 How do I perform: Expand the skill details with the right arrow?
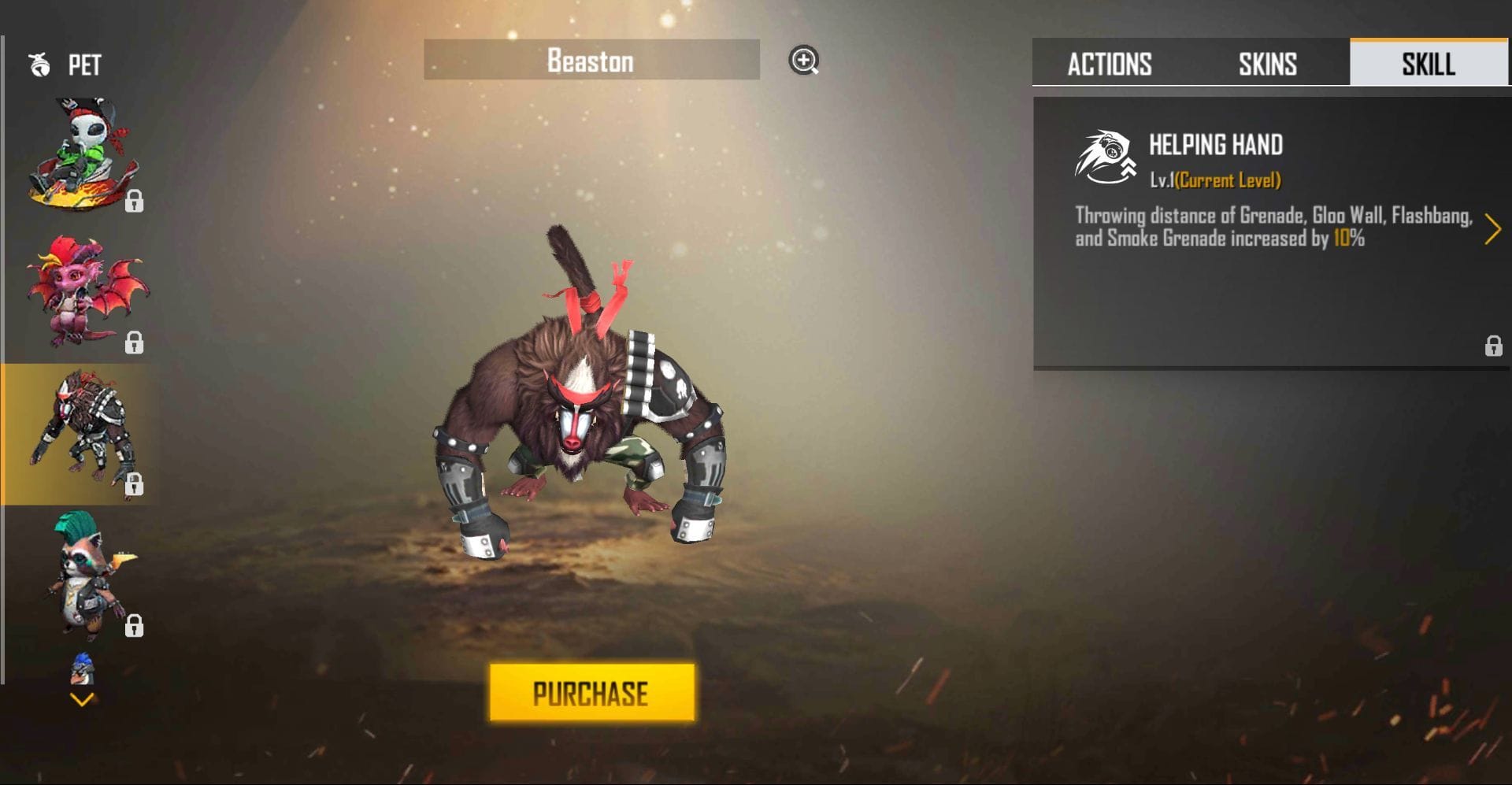point(1491,229)
